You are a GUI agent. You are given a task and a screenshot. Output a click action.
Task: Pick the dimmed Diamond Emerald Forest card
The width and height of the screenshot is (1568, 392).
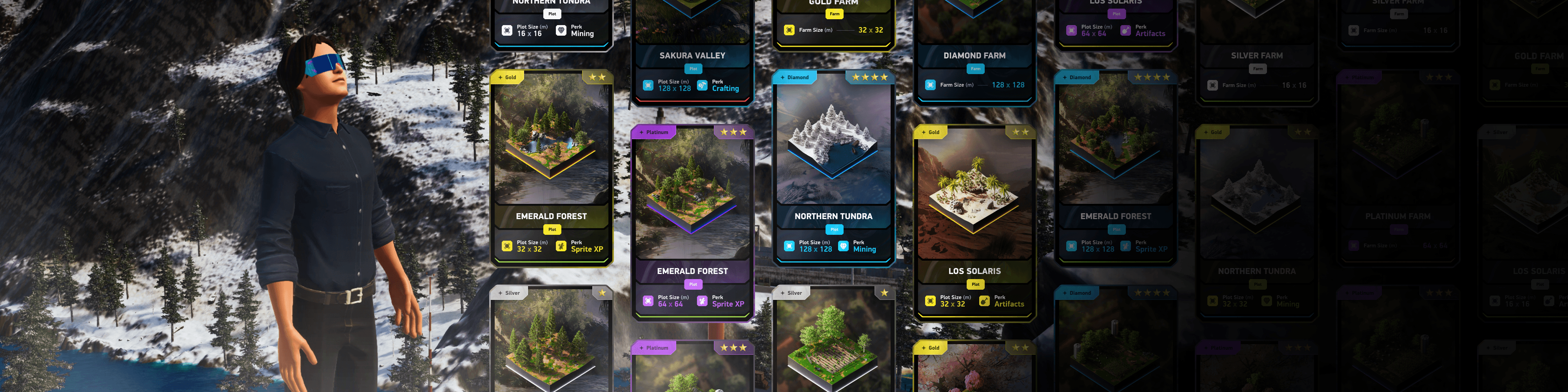(x=1115, y=167)
